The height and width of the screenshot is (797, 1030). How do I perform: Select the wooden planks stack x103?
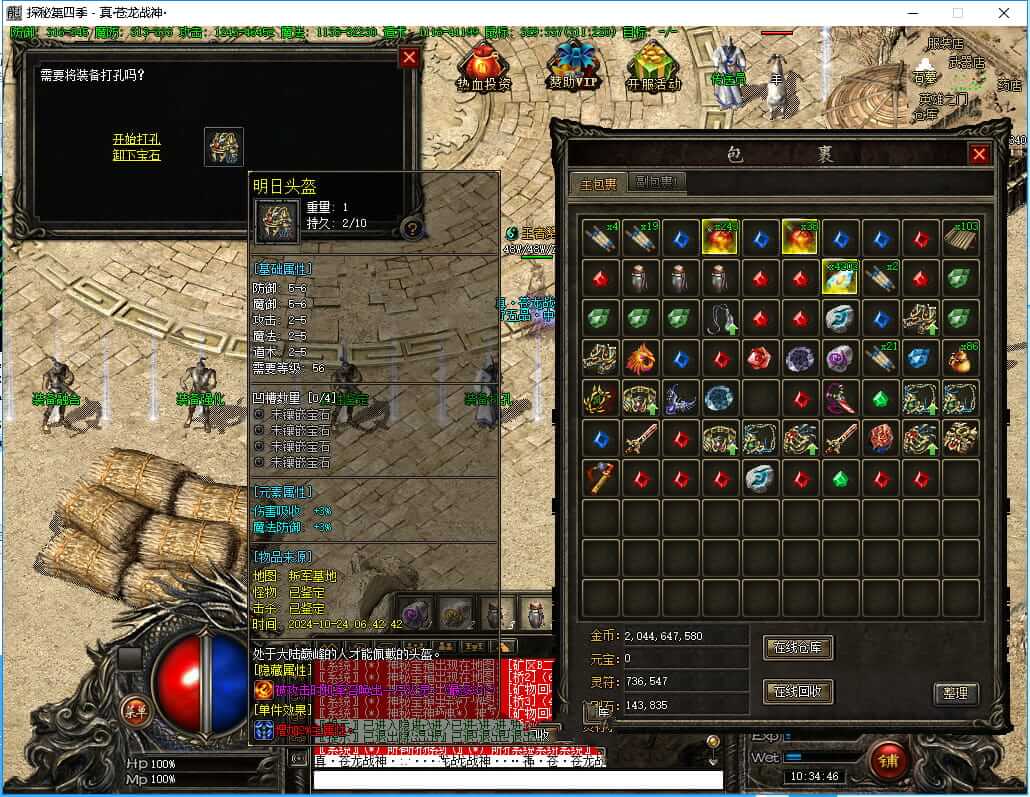[x=961, y=238]
